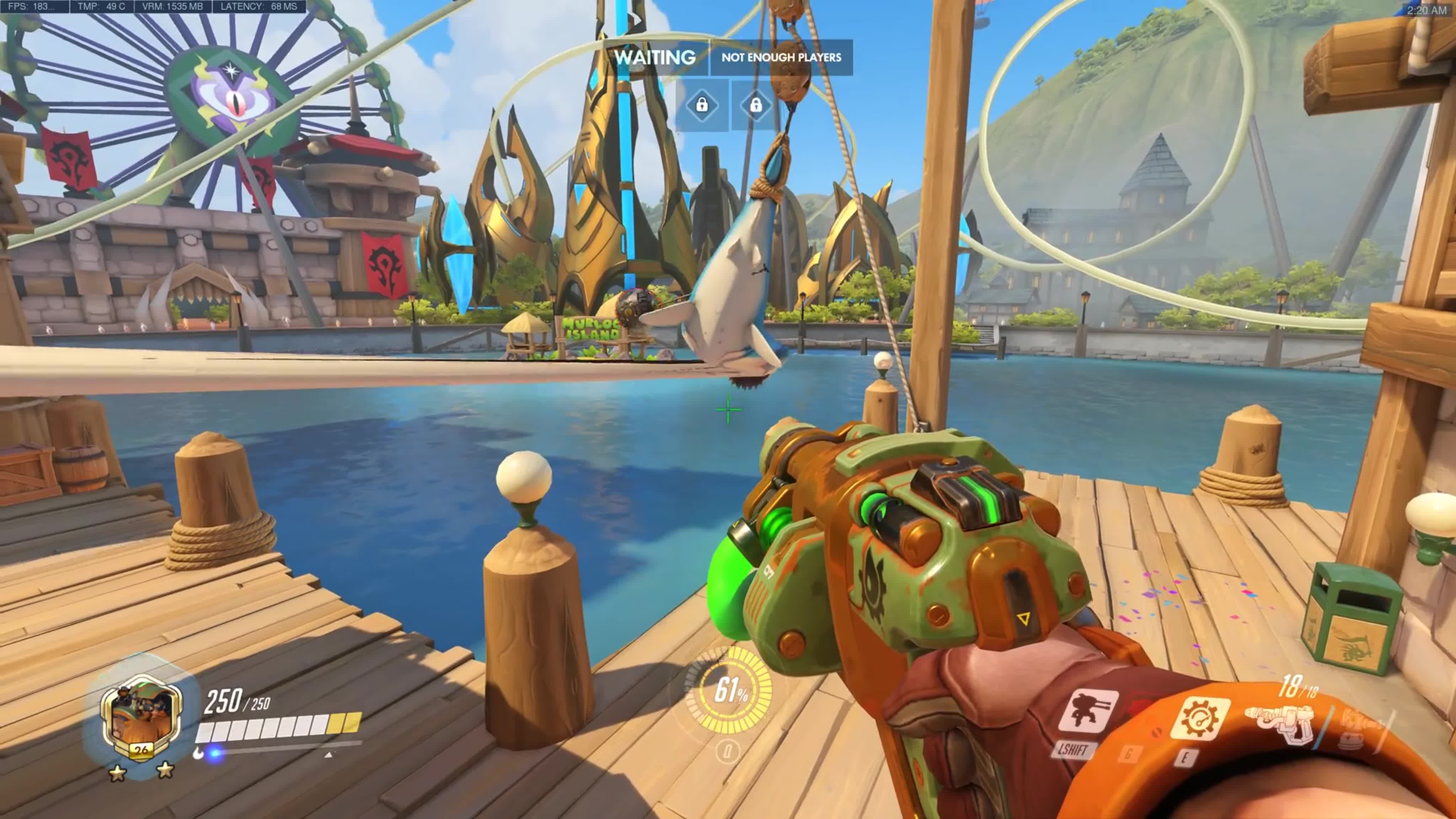Select the left locked objective icon
The image size is (1456, 819).
(x=701, y=105)
